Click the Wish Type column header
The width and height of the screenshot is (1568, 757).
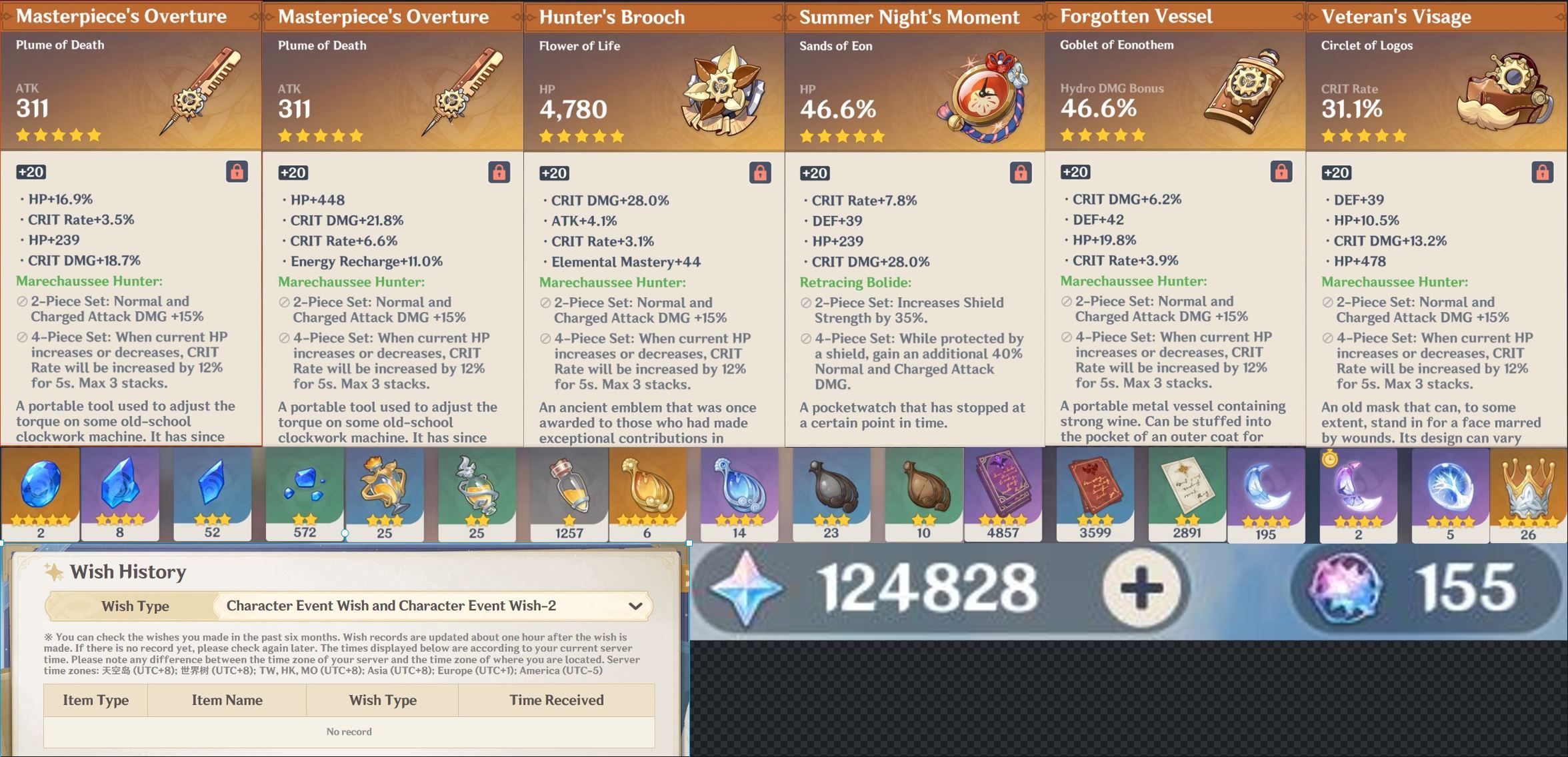(382, 700)
